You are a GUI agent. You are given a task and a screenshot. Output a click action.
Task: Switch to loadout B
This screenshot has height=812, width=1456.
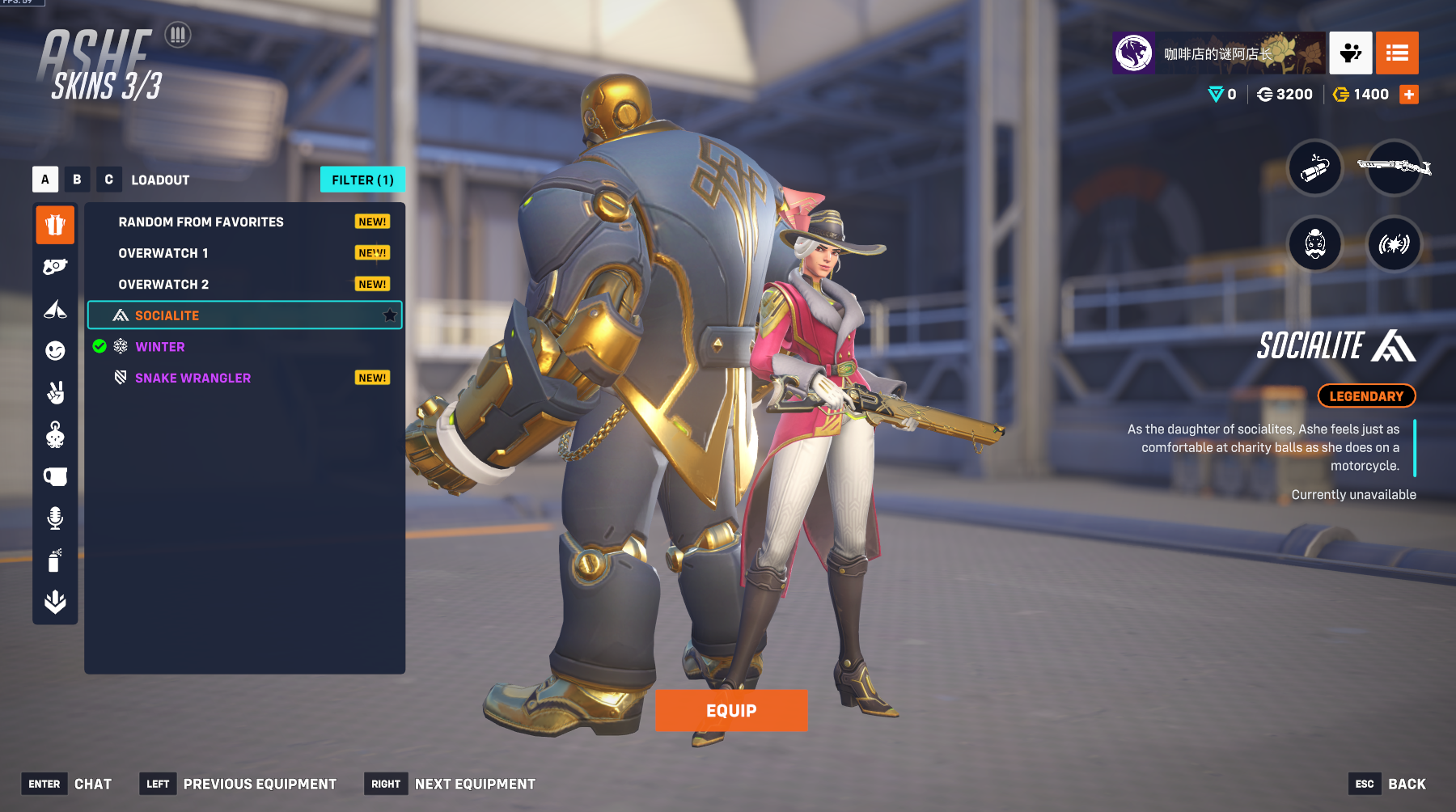pos(77,180)
